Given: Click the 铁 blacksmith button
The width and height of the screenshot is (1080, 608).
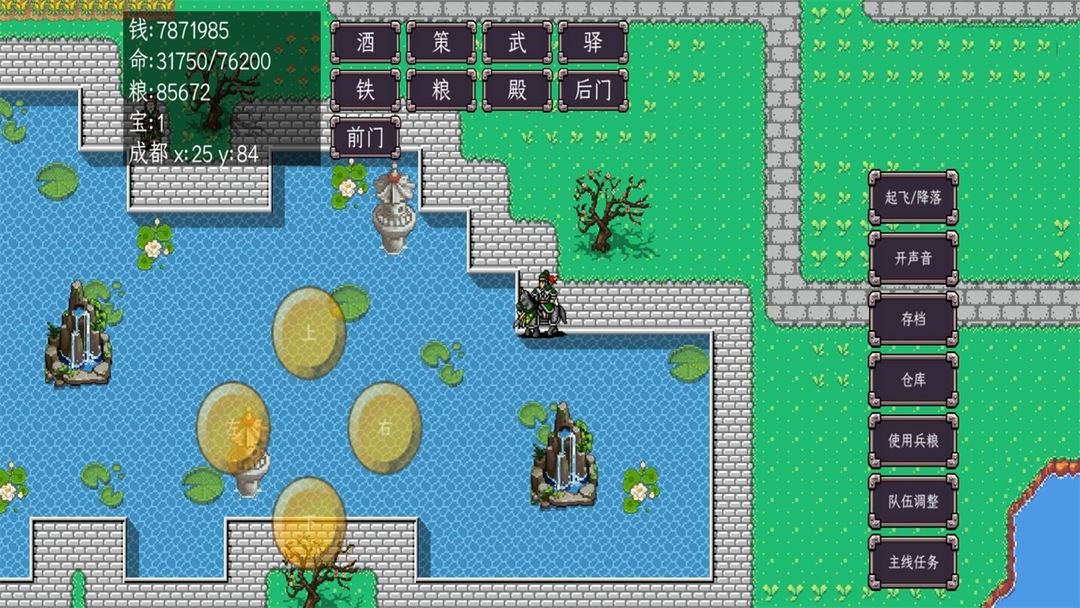Looking at the screenshot, I should click(365, 90).
